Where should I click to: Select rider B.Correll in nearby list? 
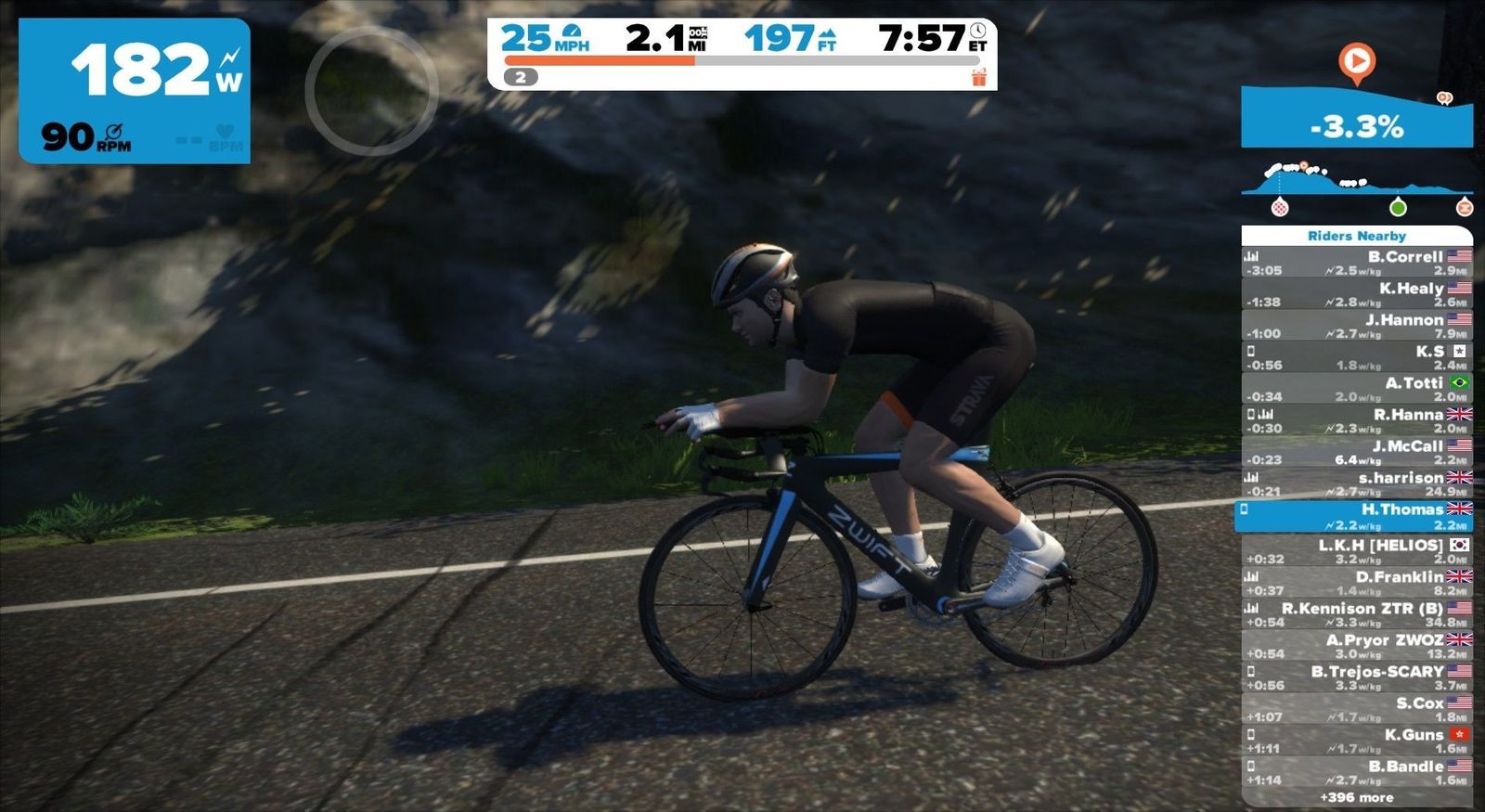1357,263
